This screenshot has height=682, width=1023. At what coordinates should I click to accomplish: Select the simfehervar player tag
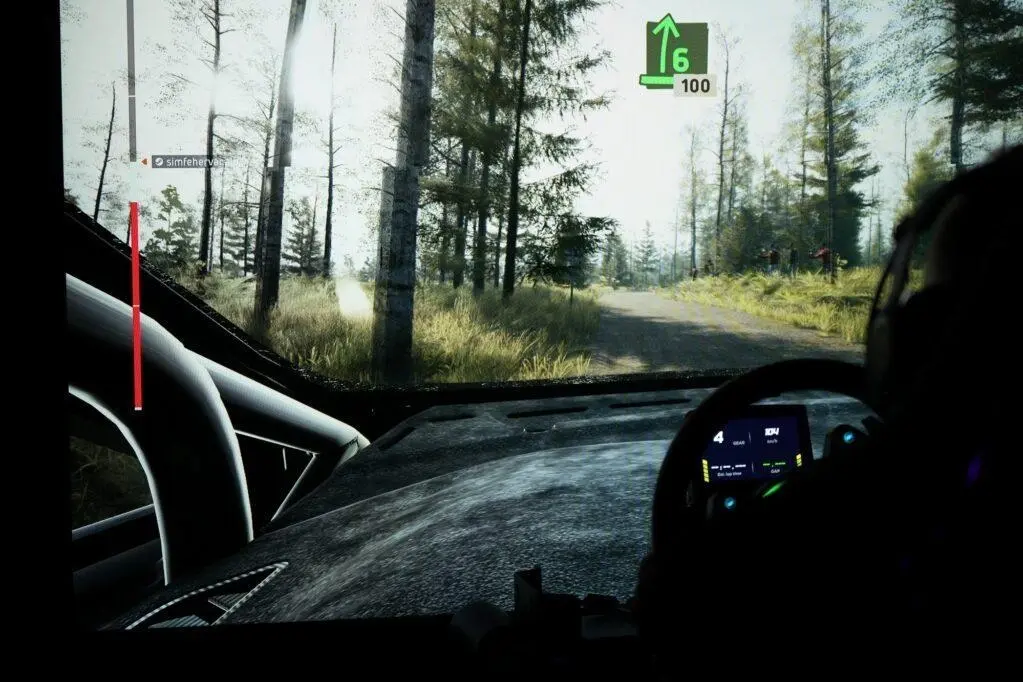(190, 161)
